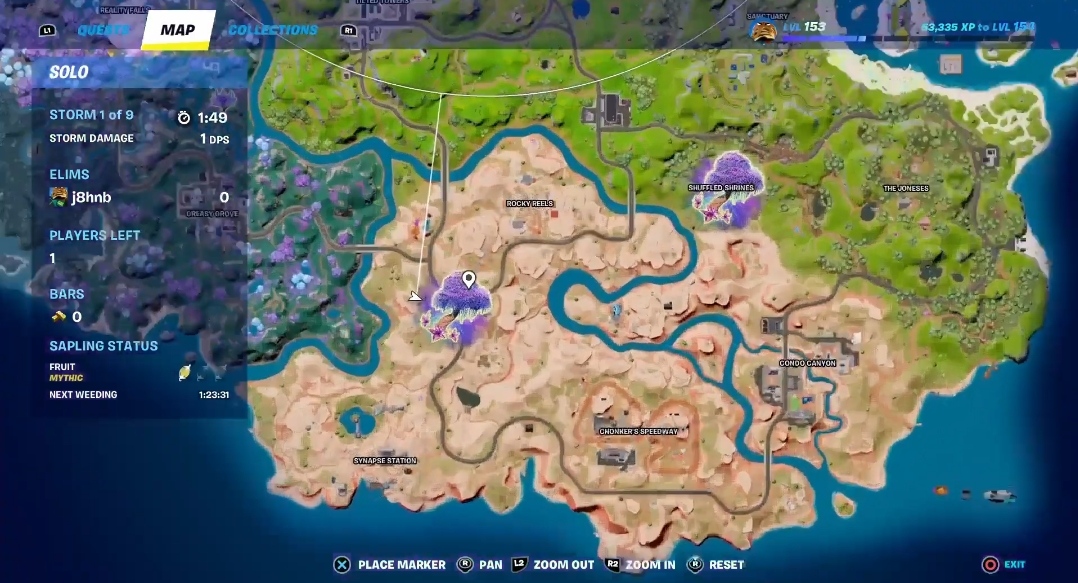The image size is (1078, 583).
Task: Pick the Synapse Station location label
Action: [x=385, y=461]
